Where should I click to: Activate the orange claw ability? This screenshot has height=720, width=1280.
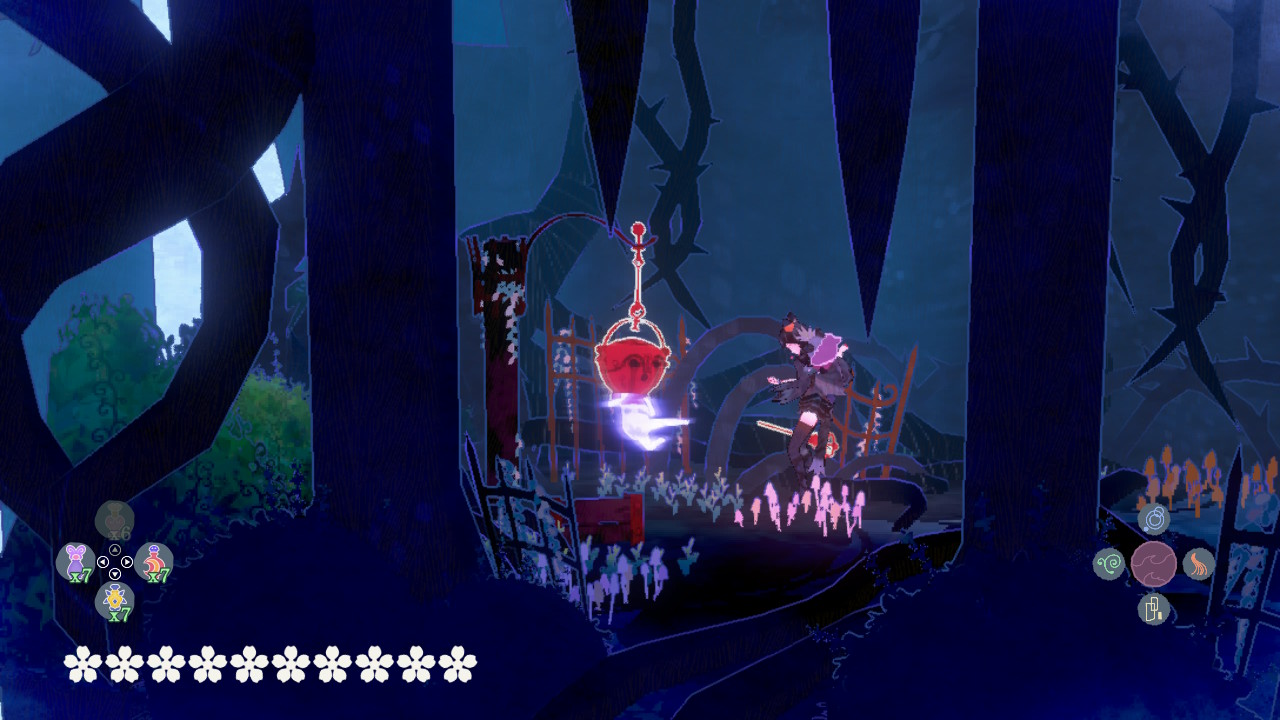pyautogui.click(x=1199, y=564)
